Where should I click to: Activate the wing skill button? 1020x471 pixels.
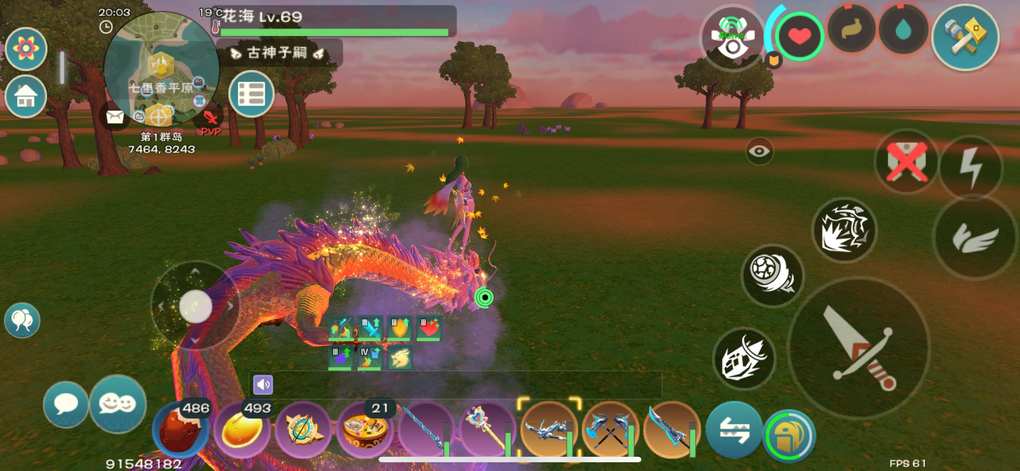[x=975, y=238]
